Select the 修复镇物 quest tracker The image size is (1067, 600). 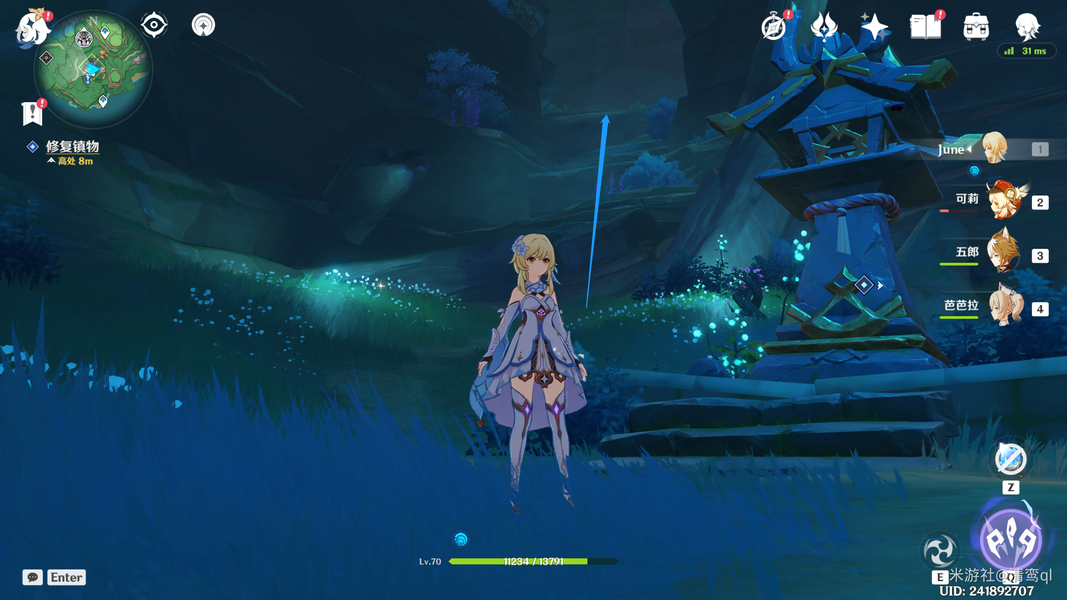coord(72,147)
